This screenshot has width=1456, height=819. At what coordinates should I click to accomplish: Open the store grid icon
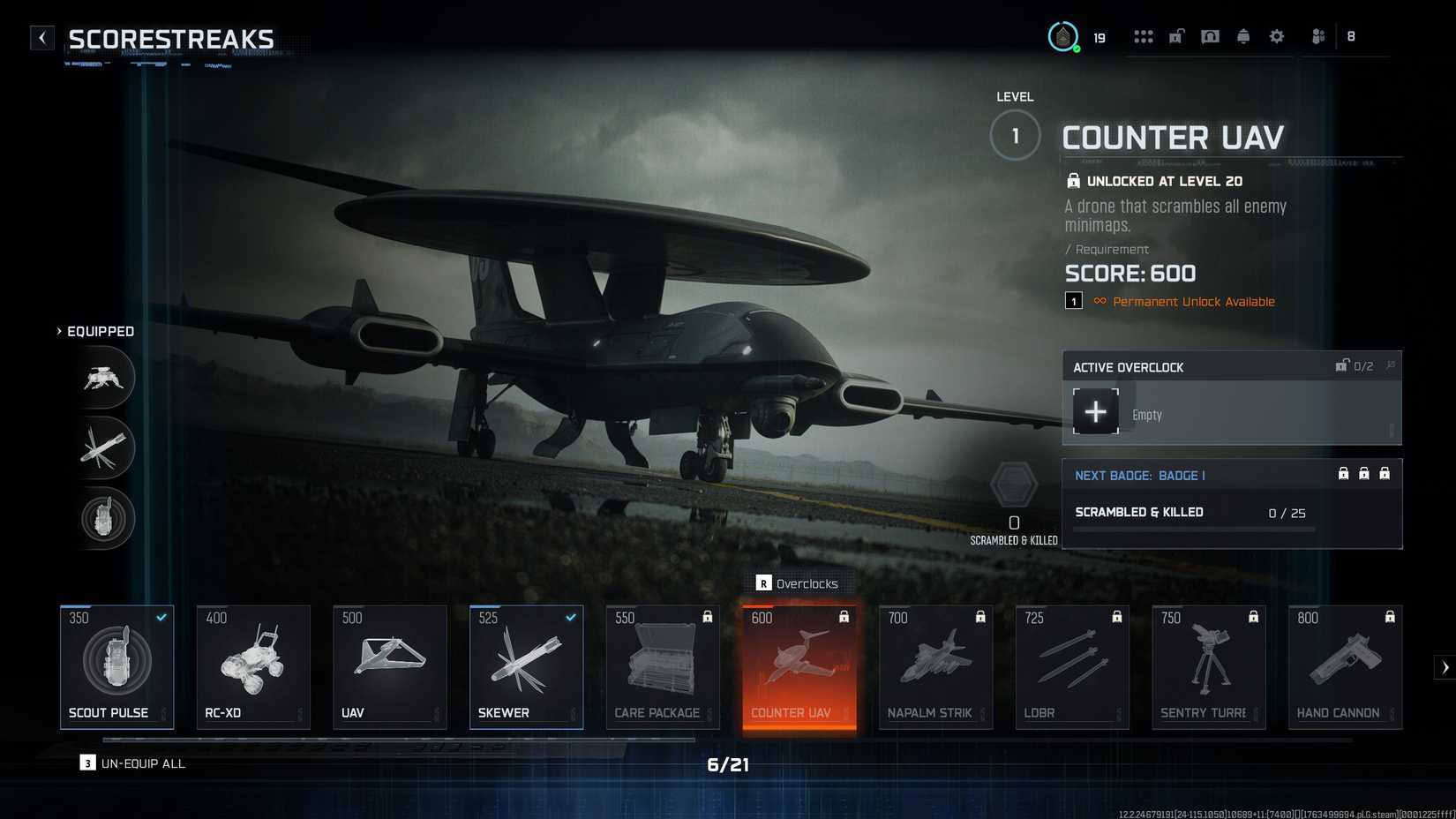pos(1144,36)
